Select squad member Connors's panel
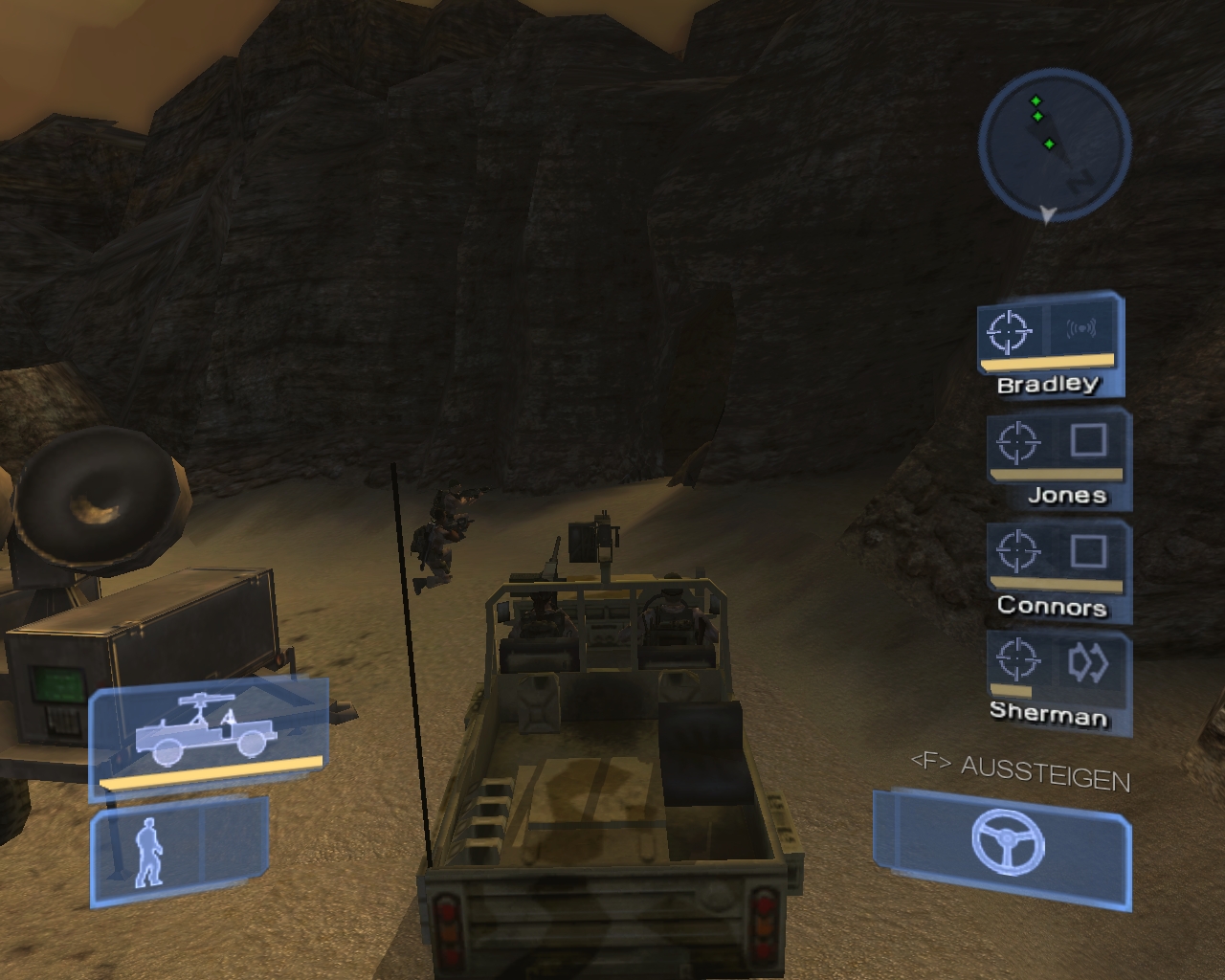 tap(1058, 568)
